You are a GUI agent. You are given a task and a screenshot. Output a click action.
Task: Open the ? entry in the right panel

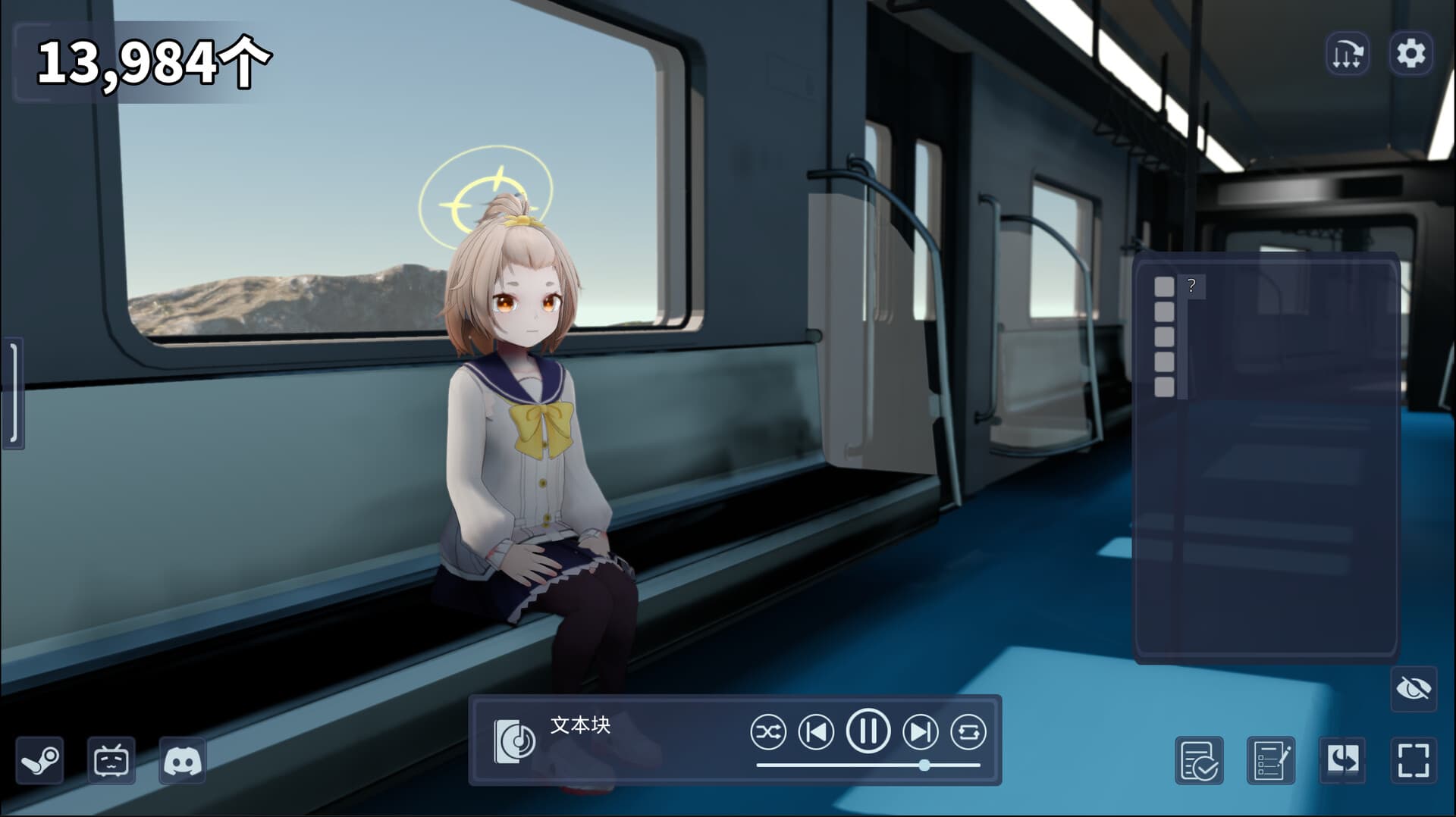coord(1192,286)
